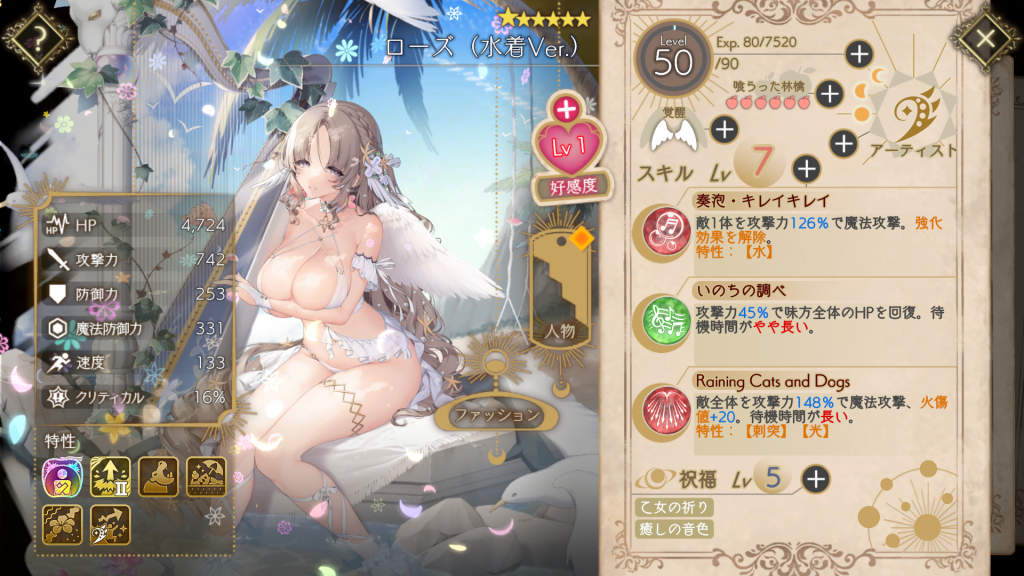This screenshot has height=576, width=1024.
Task: Close the character detail screen
Action: tap(986, 38)
